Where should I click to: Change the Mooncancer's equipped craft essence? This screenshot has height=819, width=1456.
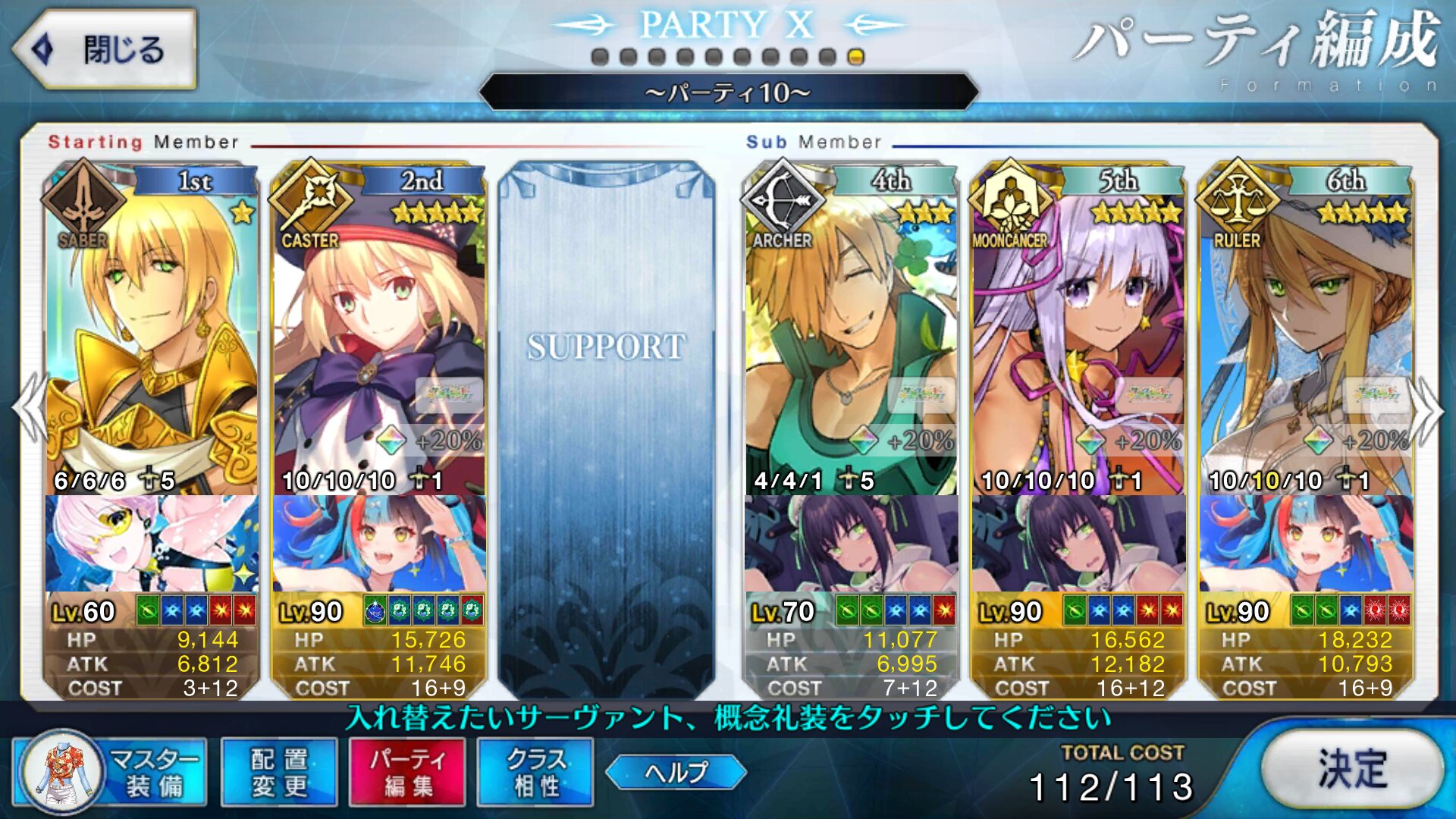1078,543
